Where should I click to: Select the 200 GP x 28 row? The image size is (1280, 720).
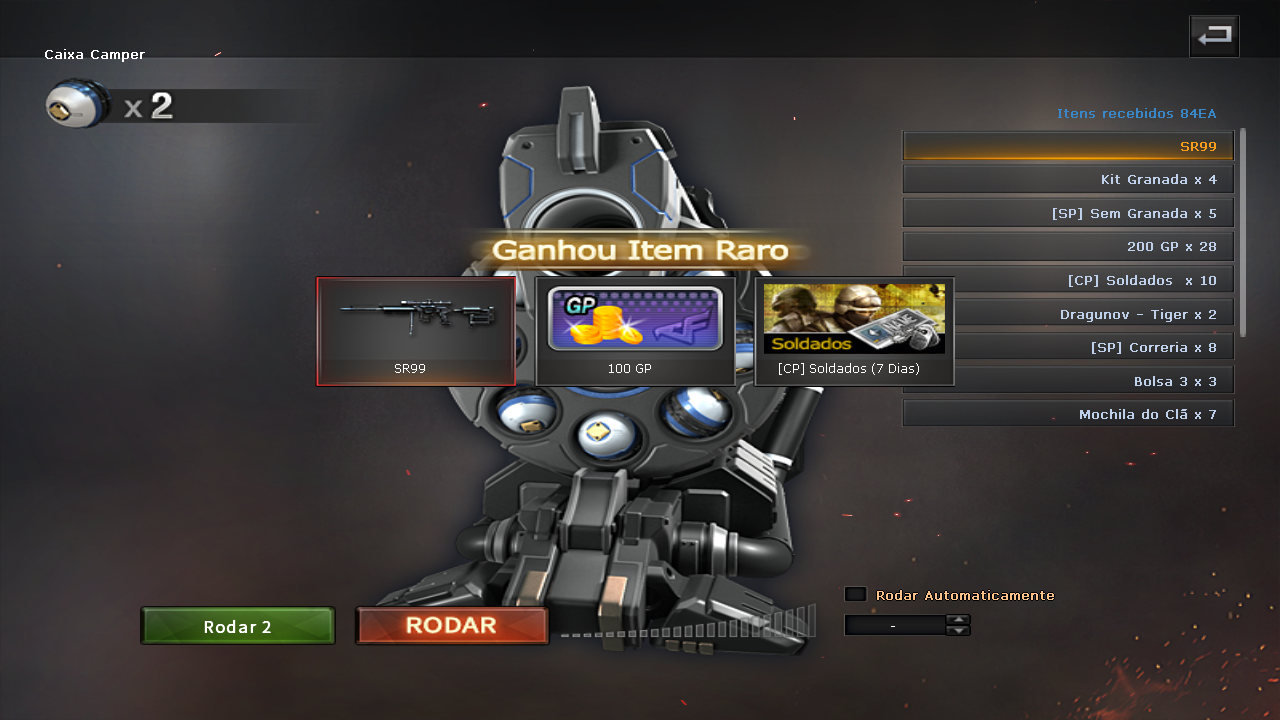pos(1068,247)
